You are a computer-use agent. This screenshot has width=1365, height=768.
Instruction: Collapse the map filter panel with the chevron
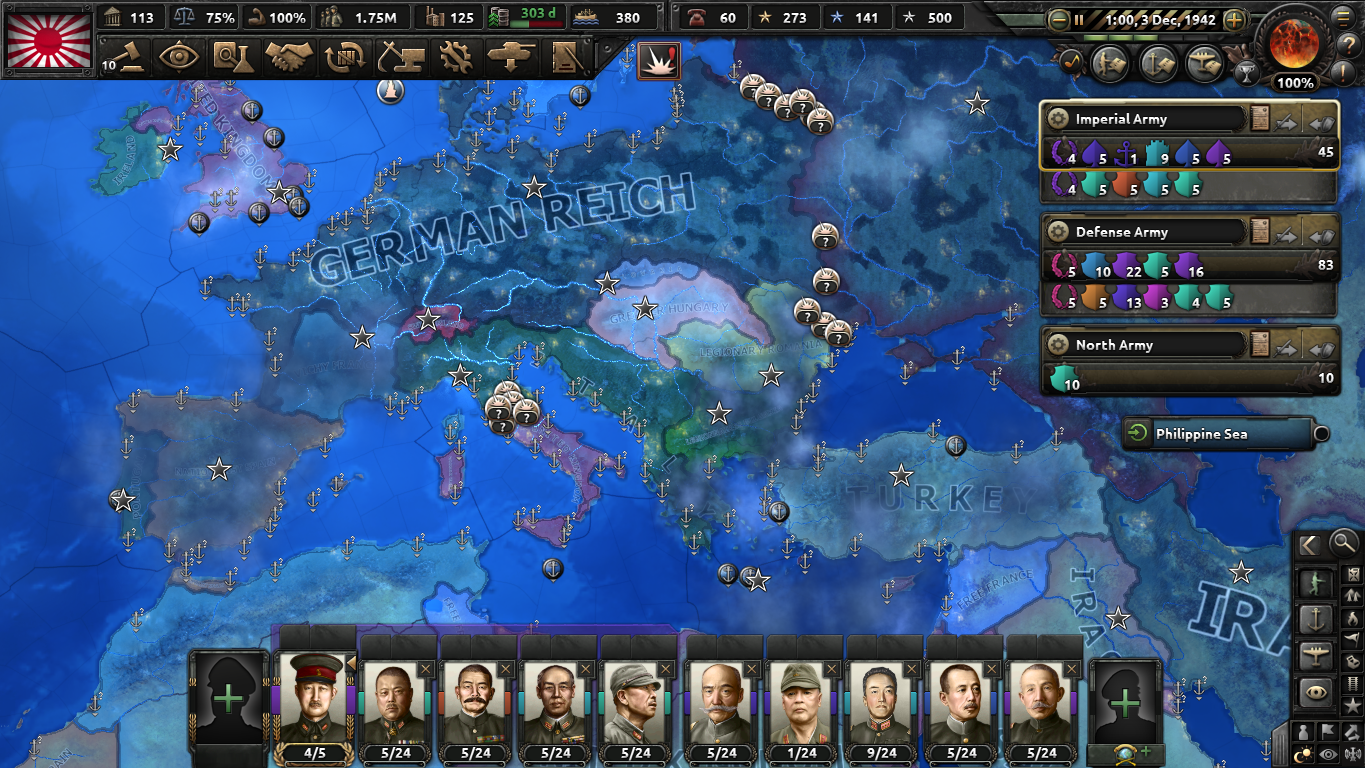[x=1308, y=544]
